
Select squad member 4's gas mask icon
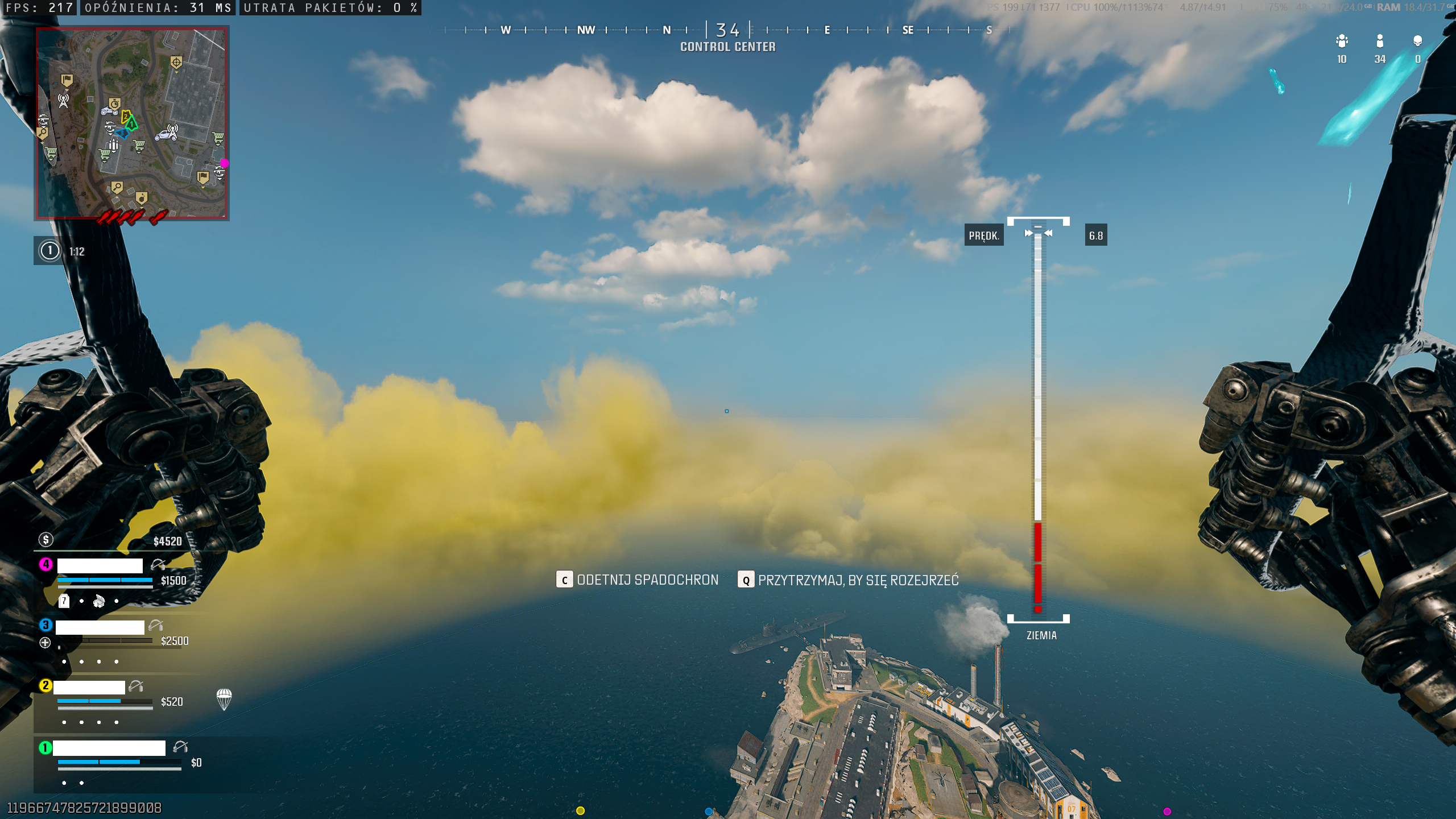coord(99,601)
